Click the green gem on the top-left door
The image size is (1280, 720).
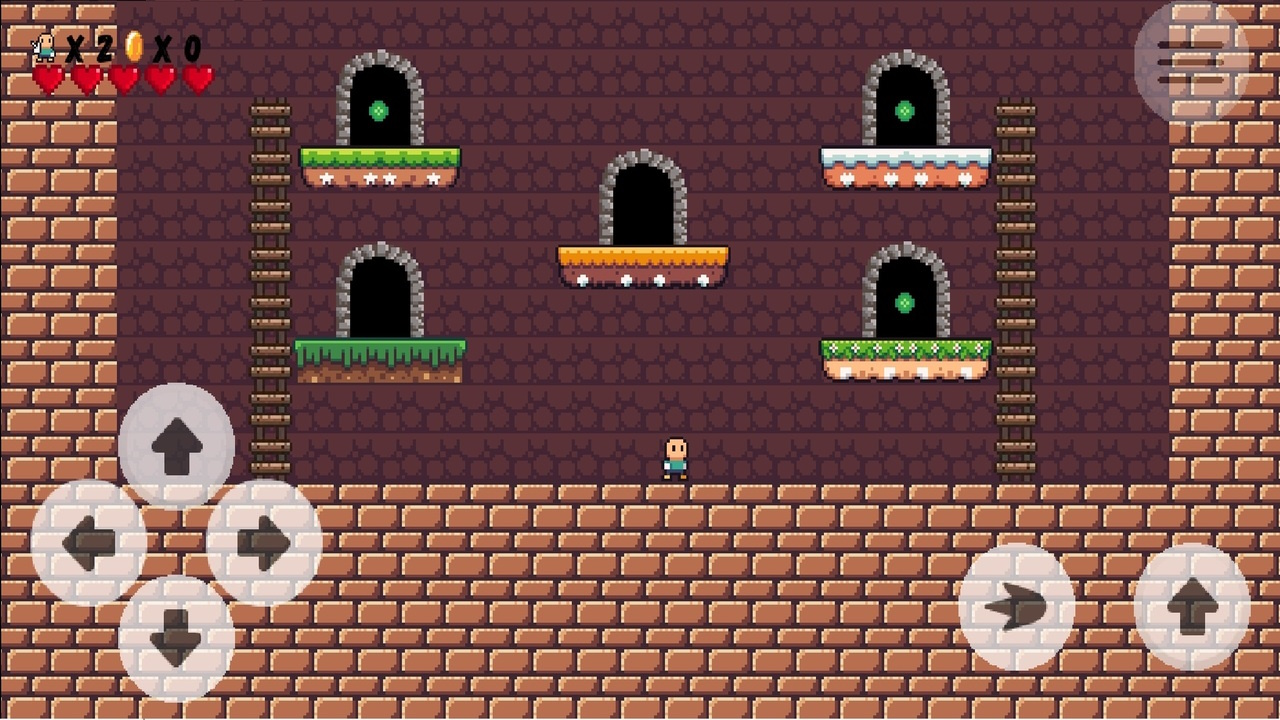tap(378, 110)
